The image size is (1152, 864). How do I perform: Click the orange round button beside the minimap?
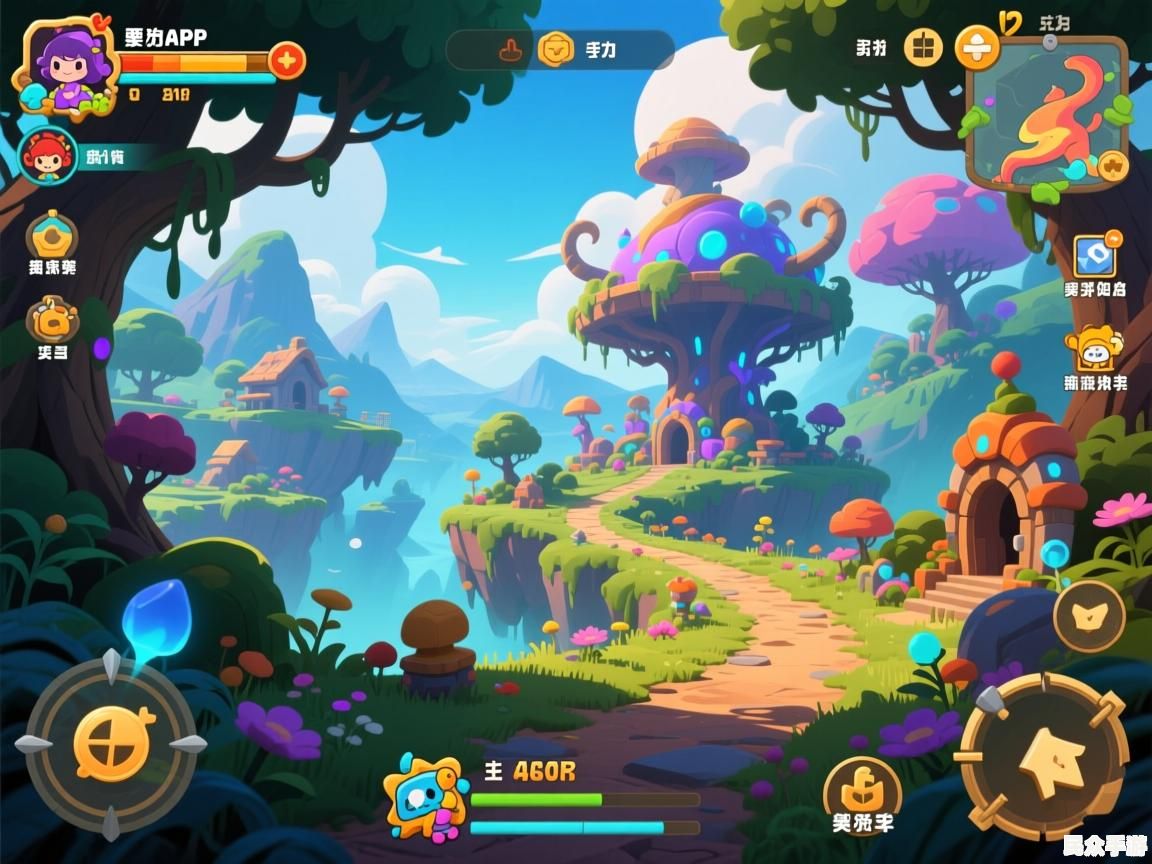[x=977, y=46]
